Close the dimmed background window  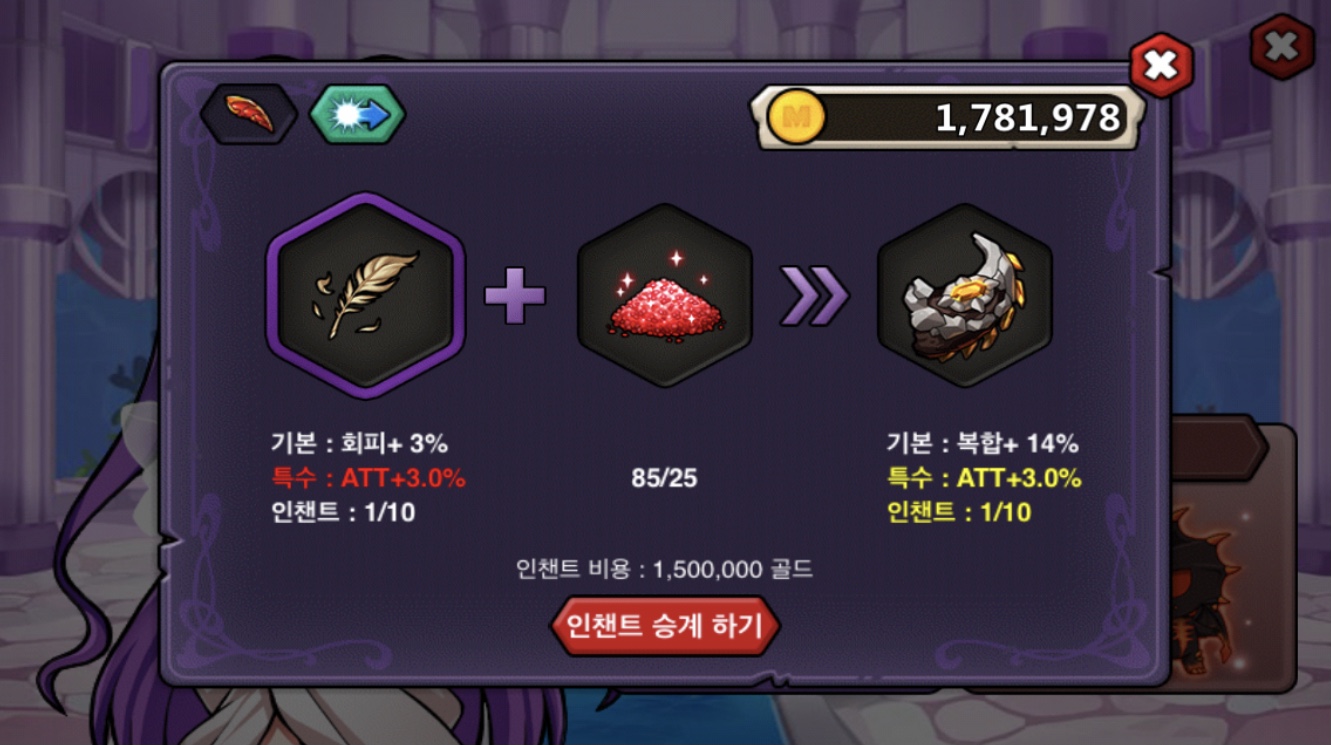pos(1281,46)
